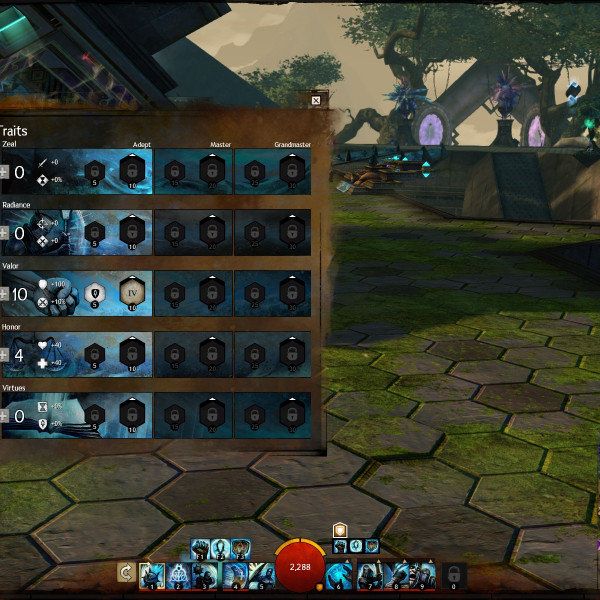
Task: Close the Traits panel
Action: [316, 100]
